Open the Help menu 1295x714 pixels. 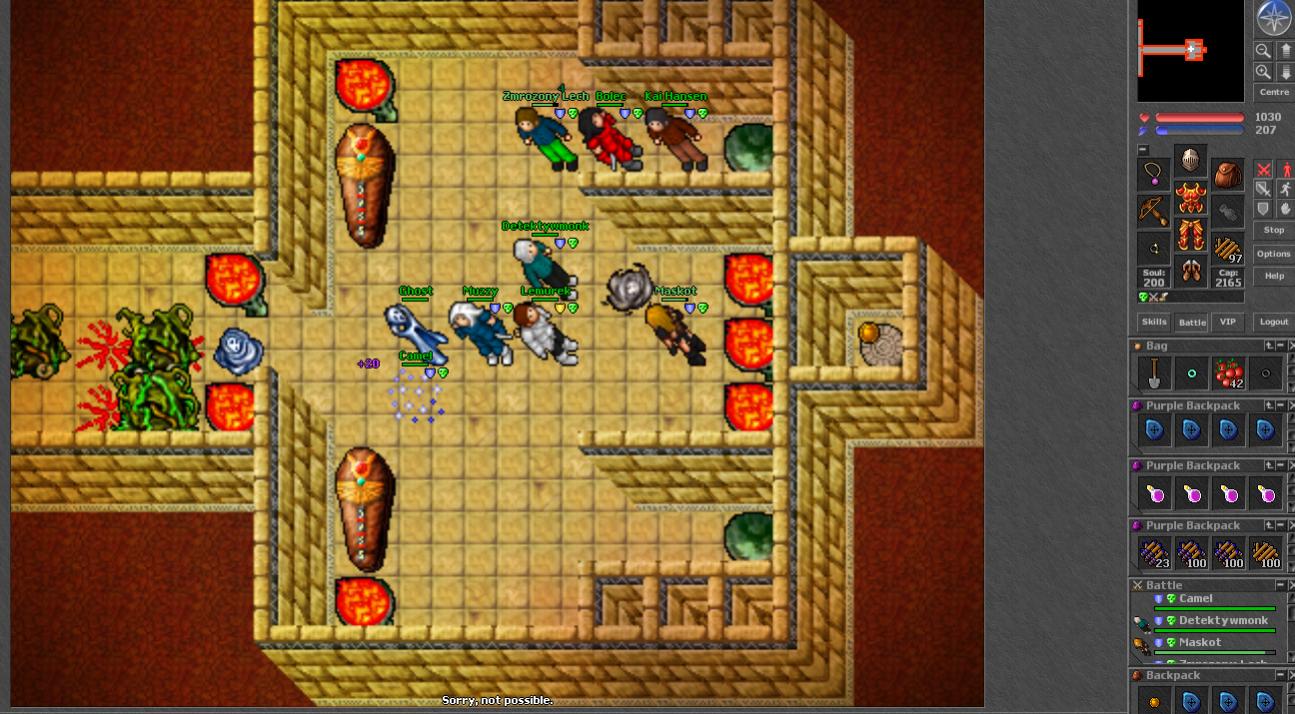[1273, 276]
